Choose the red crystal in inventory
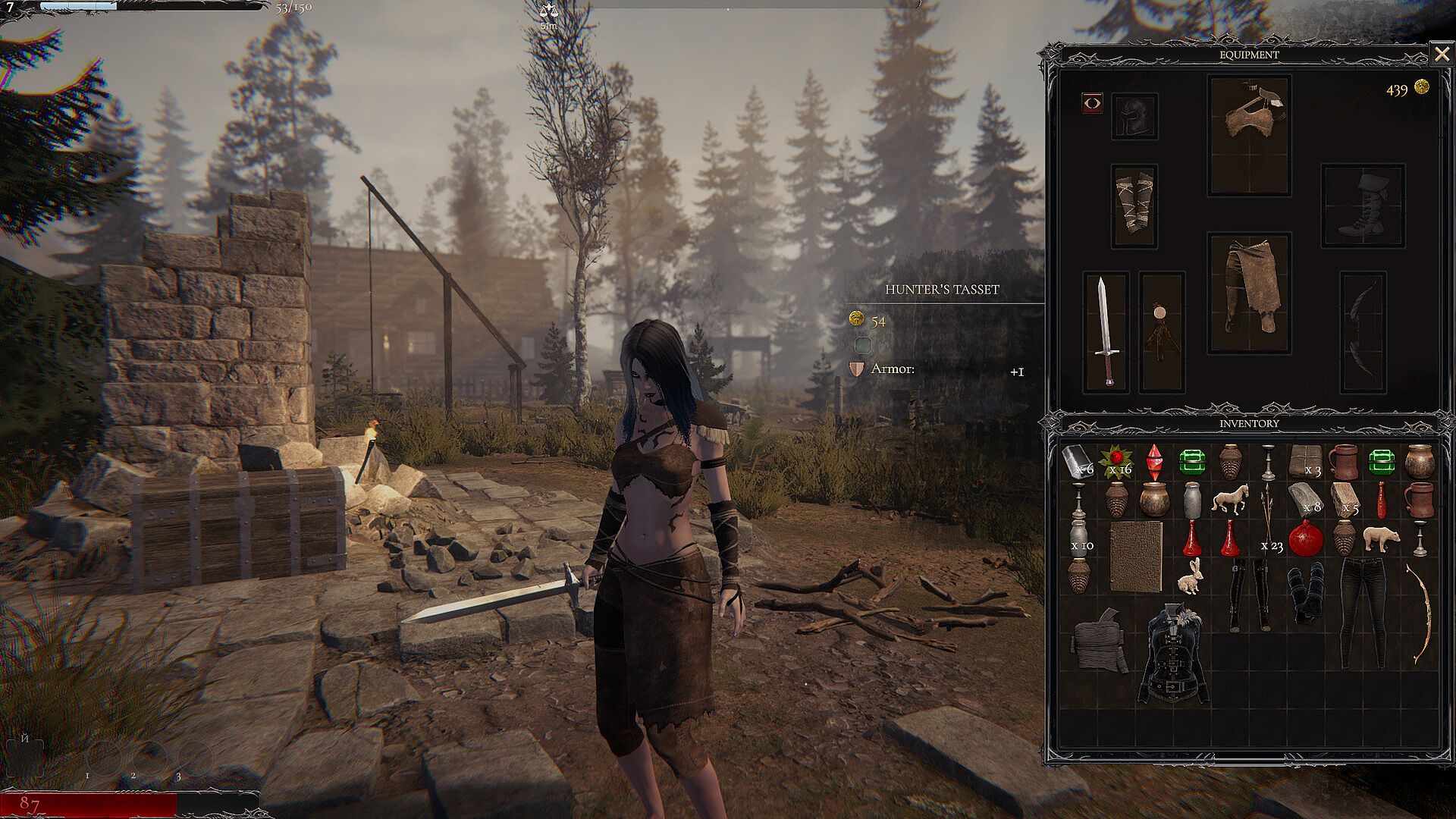The image size is (1456, 819). [1154, 461]
